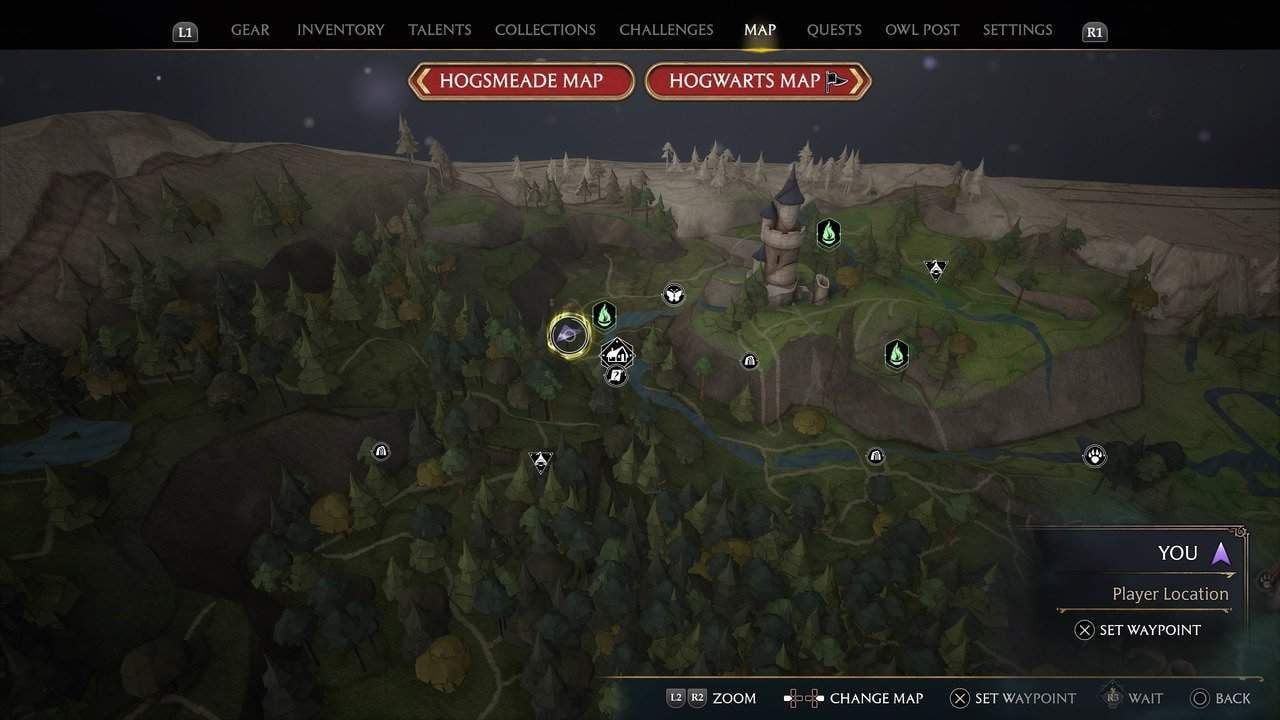
Task: Click the small page icon below the hamlet
Action: pos(616,375)
